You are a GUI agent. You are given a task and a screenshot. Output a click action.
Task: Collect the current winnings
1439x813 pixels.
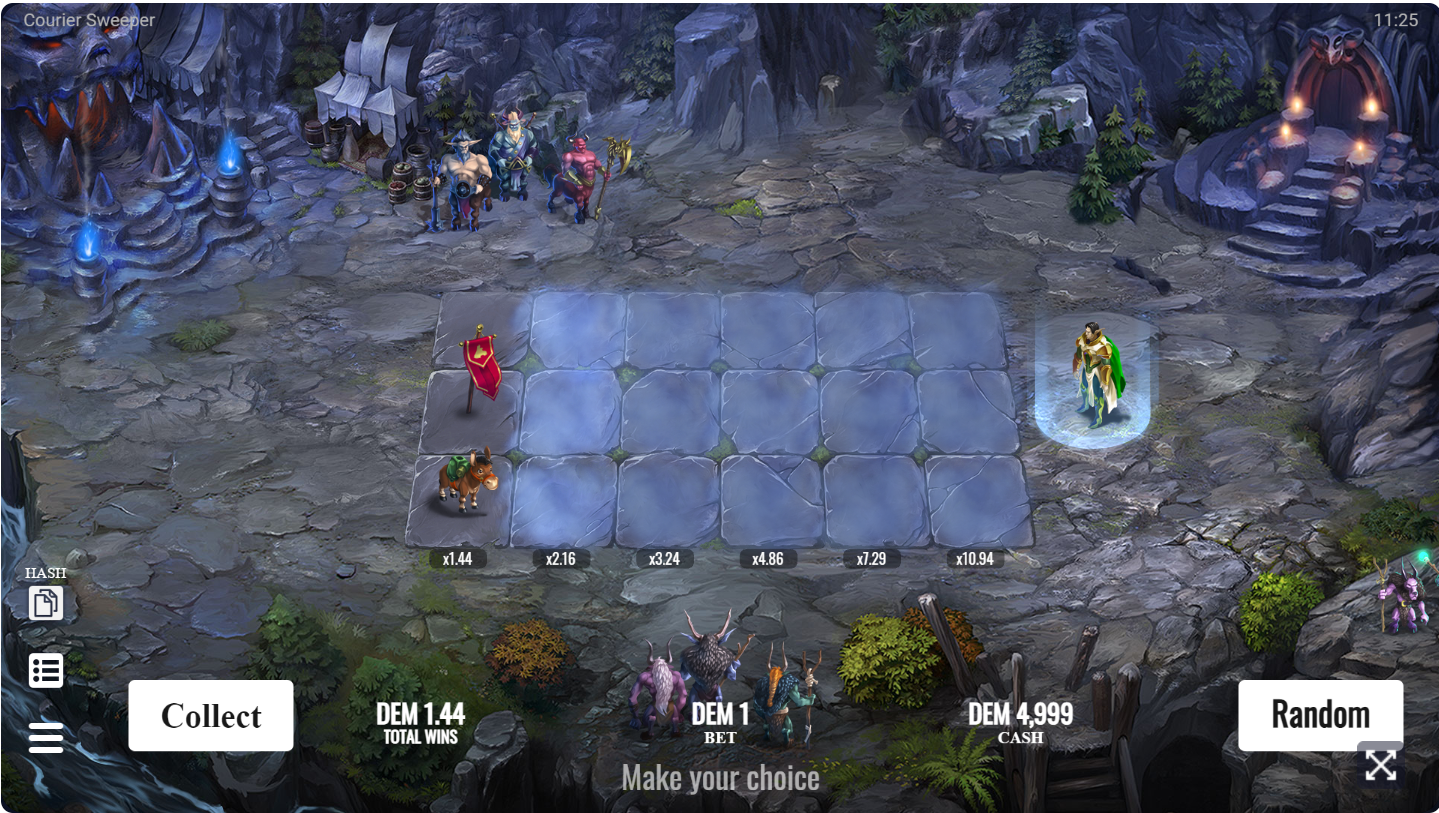(x=211, y=716)
